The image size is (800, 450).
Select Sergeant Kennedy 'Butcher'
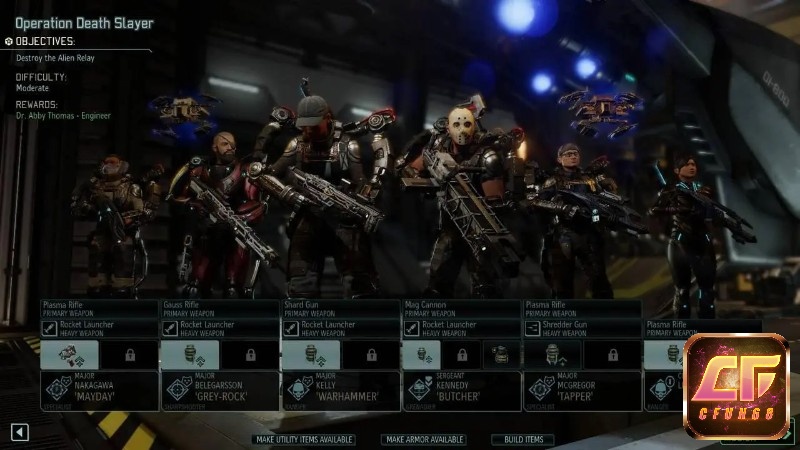tap(461, 391)
